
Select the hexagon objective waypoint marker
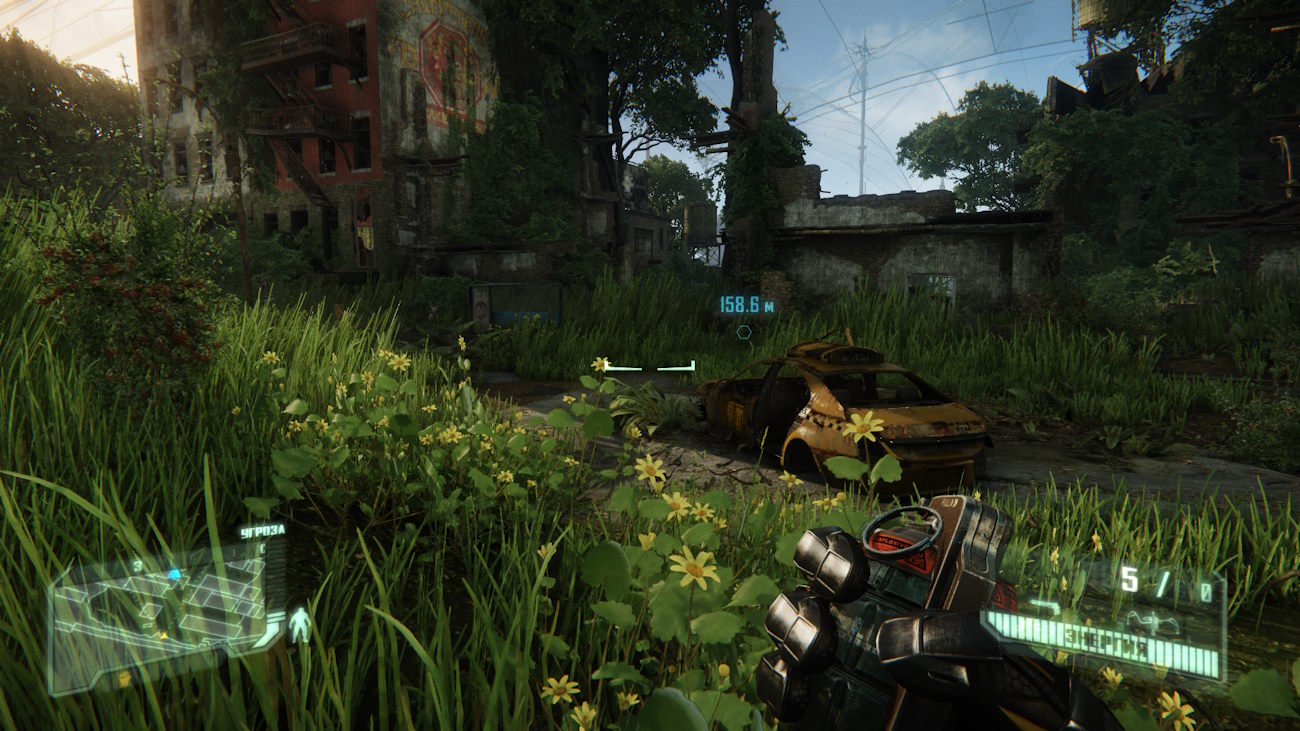[x=744, y=332]
